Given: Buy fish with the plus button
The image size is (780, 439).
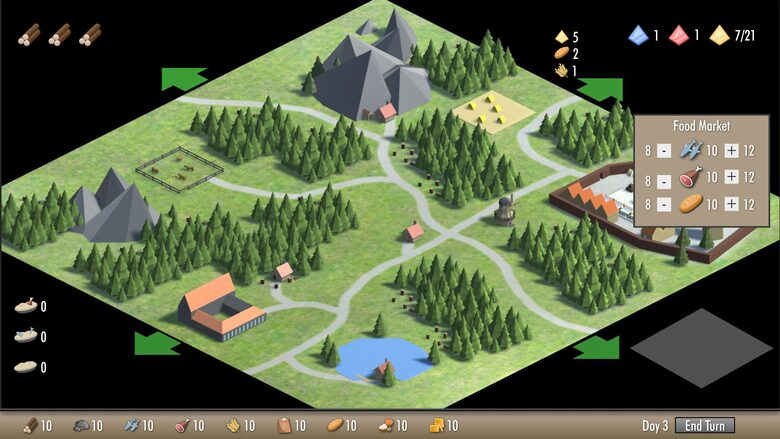Looking at the screenshot, I should point(731,150).
